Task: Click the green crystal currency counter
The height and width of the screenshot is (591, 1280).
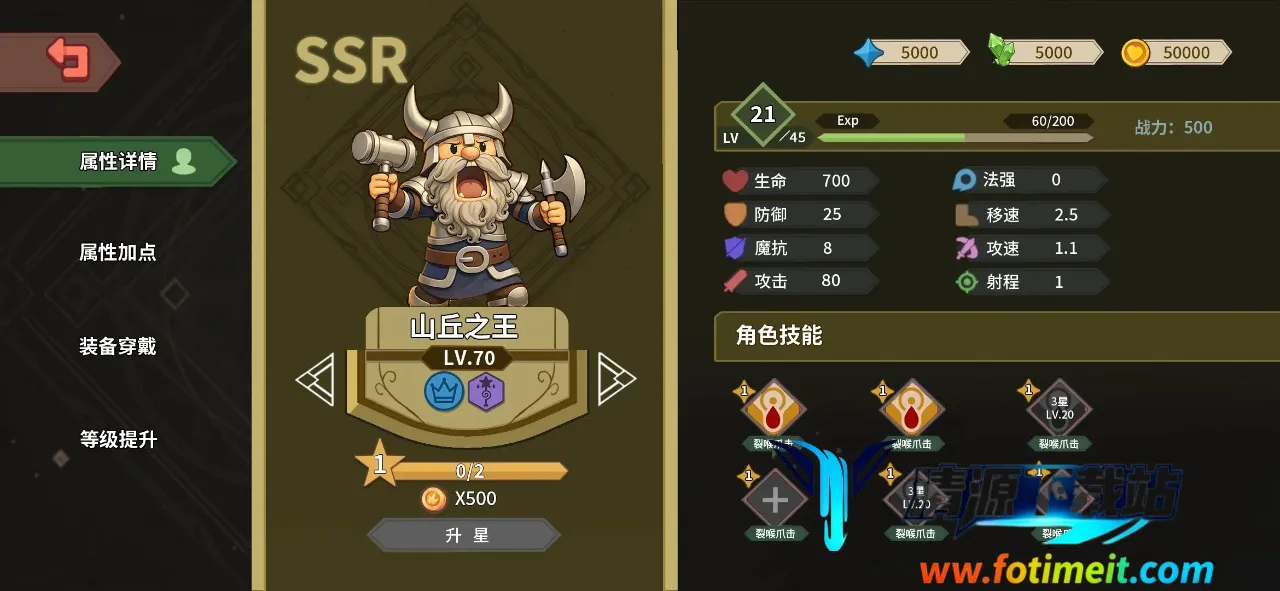Action: coord(1045,53)
